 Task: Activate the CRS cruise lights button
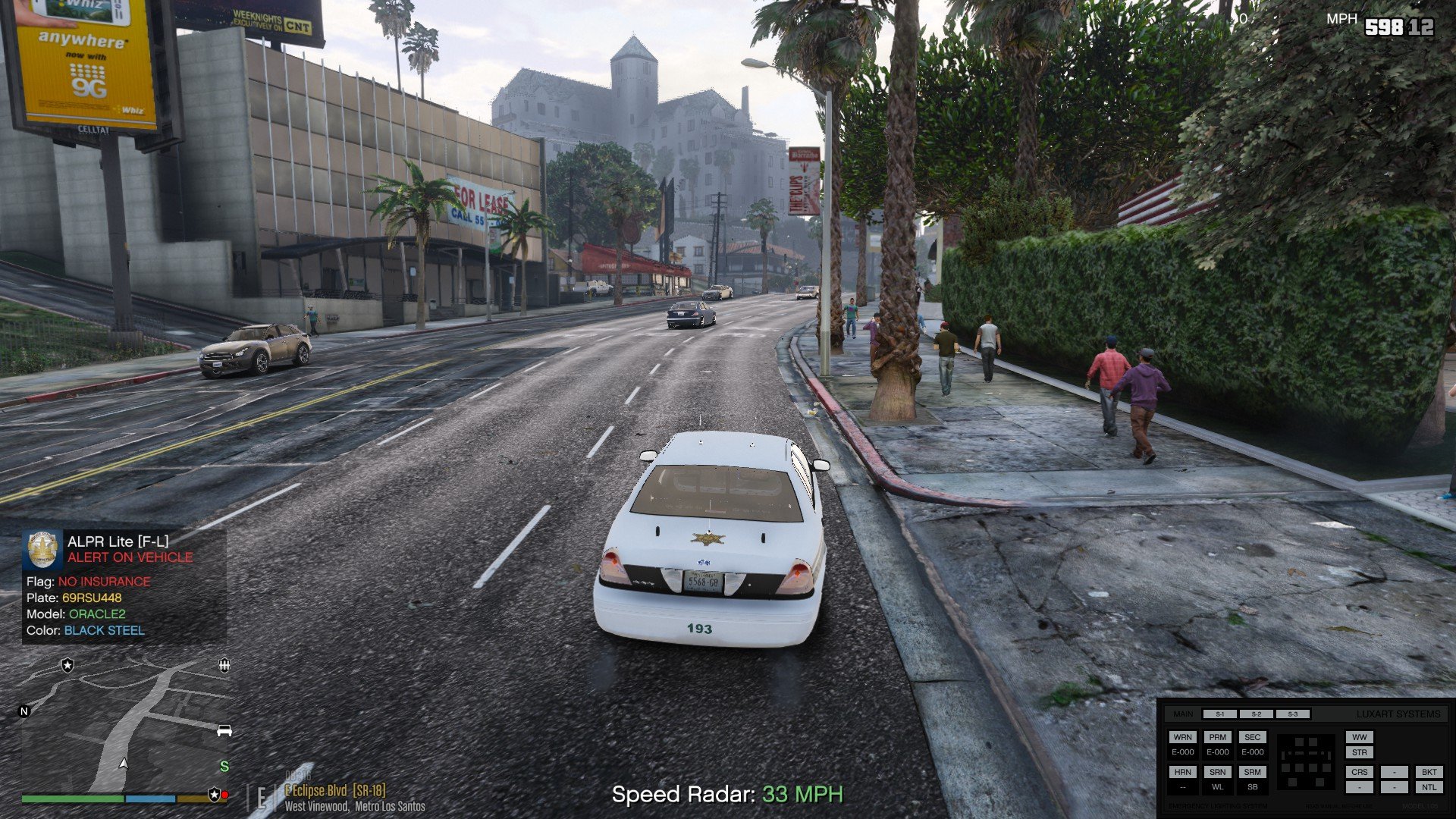pyautogui.click(x=1359, y=772)
